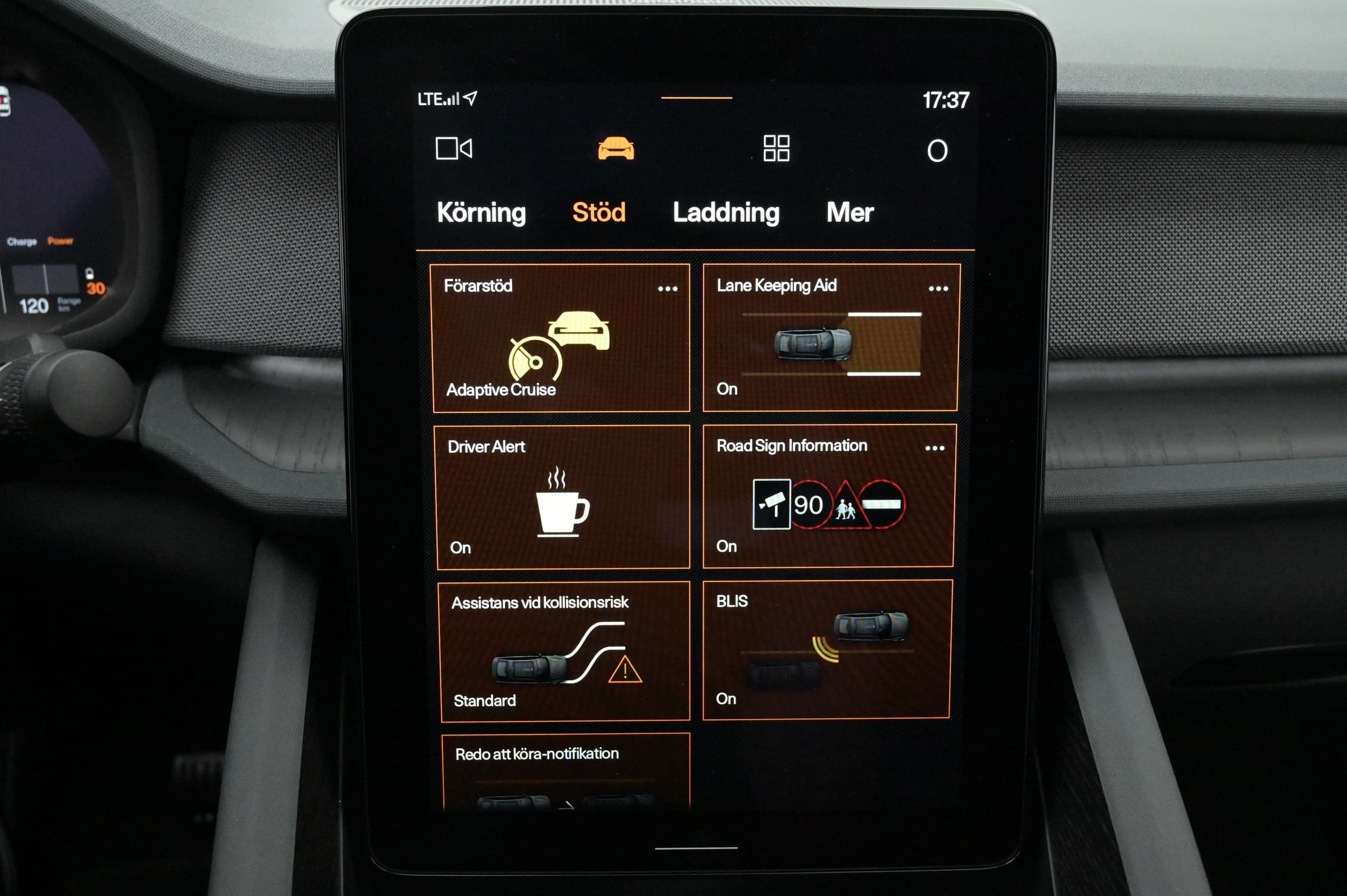Select the orange car settings icon
Viewport: 1347px width, 896px height.
coord(615,149)
